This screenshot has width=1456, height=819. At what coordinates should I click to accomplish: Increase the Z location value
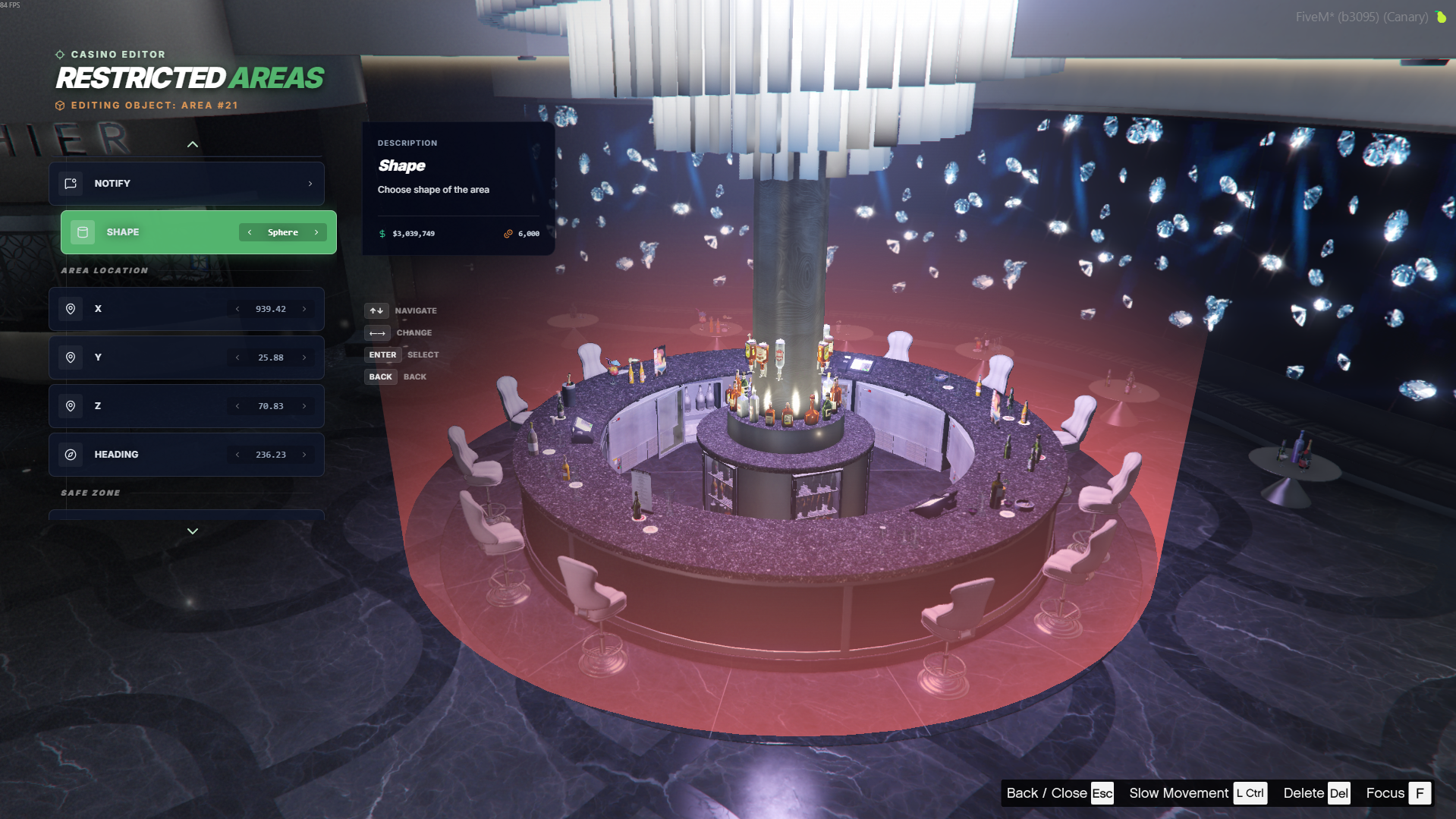304,406
